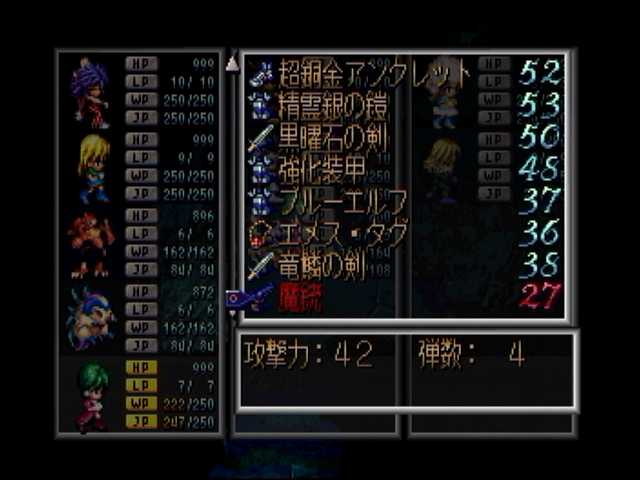Click the item list scroll-up arrow

232,64
